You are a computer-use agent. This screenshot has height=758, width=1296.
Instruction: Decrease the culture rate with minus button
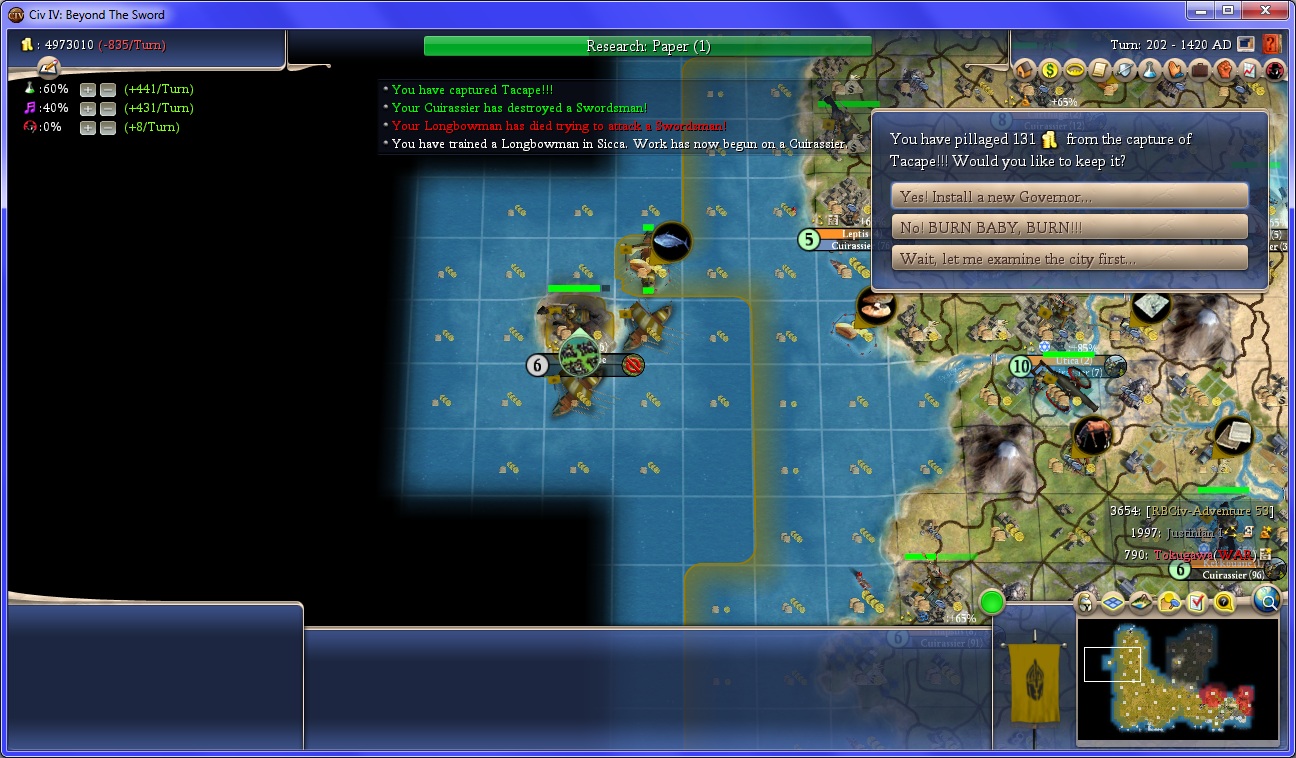[108, 108]
